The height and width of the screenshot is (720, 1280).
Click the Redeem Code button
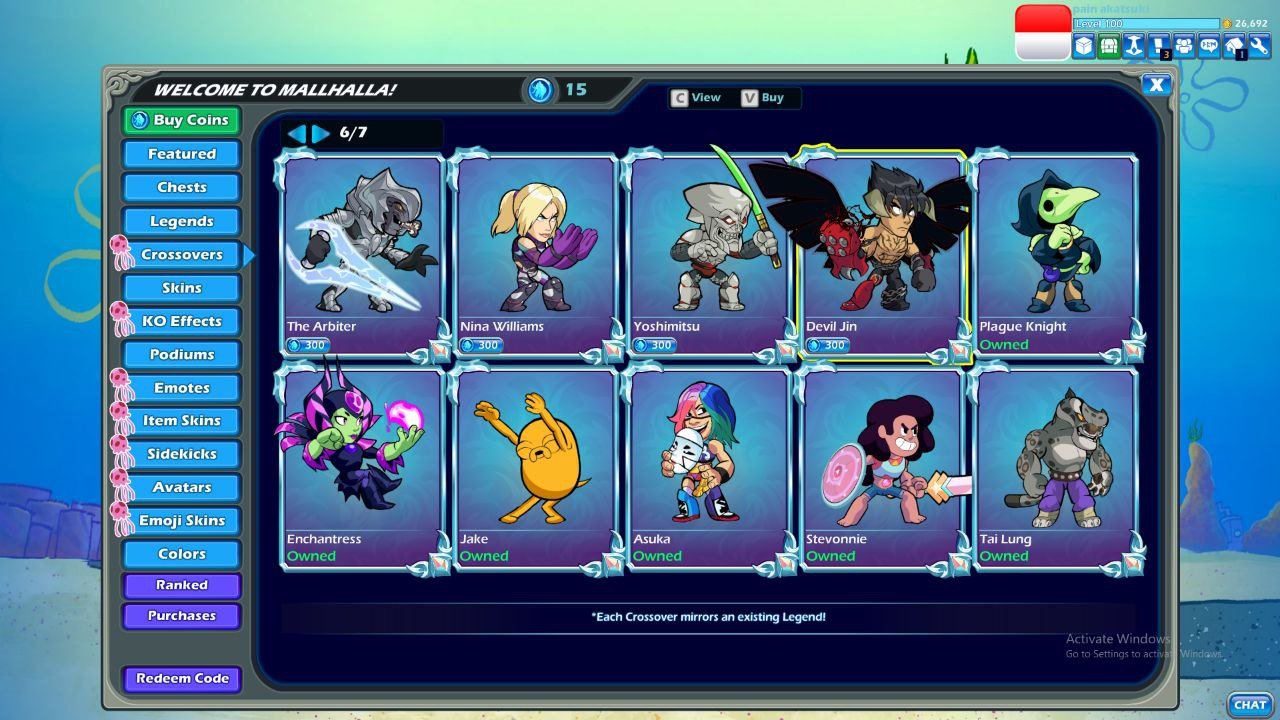tap(181, 678)
